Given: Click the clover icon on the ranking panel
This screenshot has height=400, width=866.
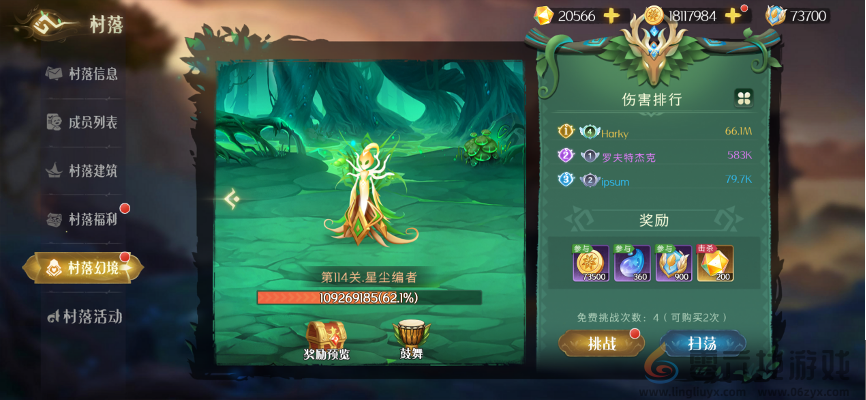Looking at the screenshot, I should [743, 97].
